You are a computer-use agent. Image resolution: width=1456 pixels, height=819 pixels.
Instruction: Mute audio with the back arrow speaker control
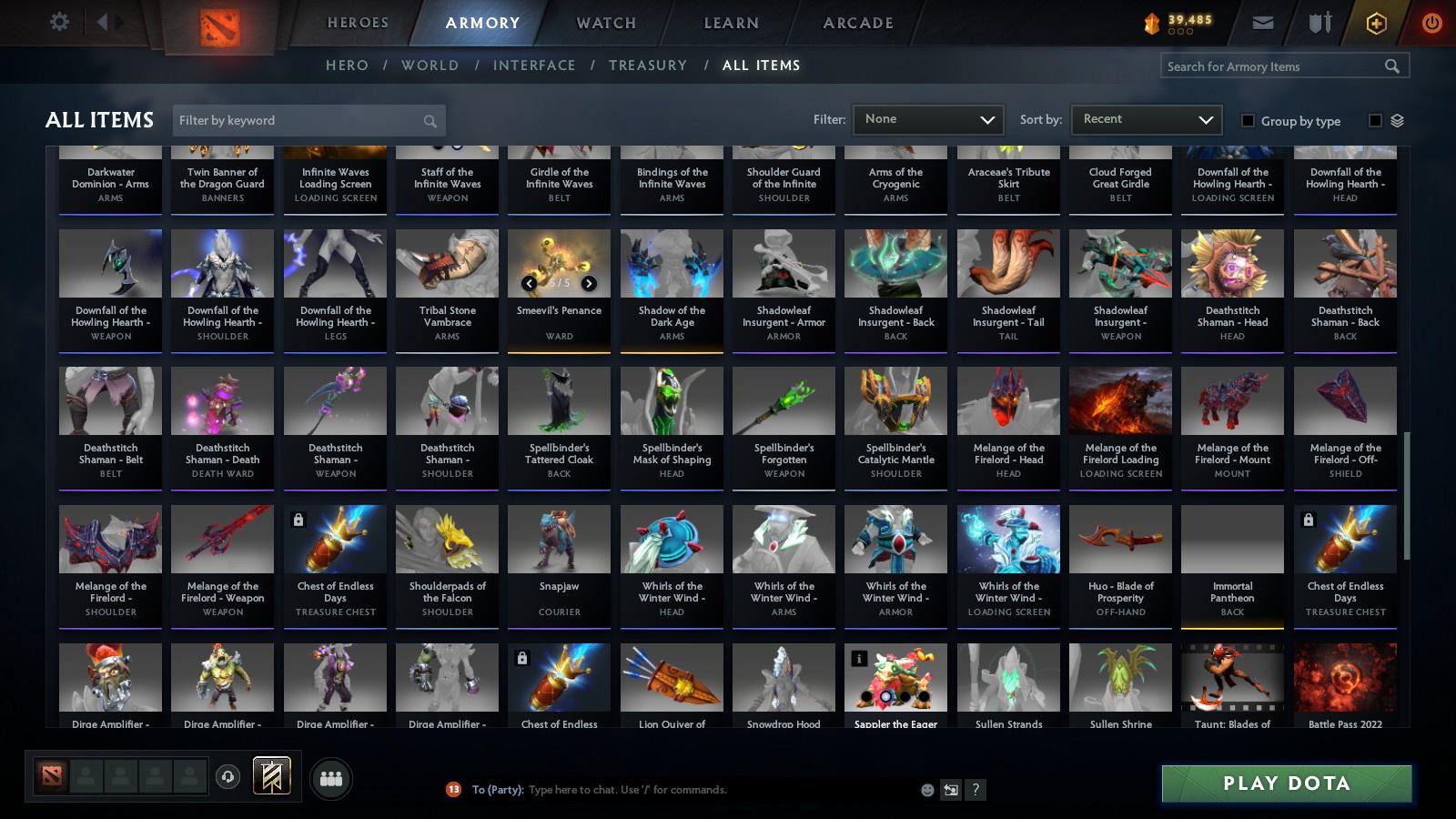tap(103, 21)
